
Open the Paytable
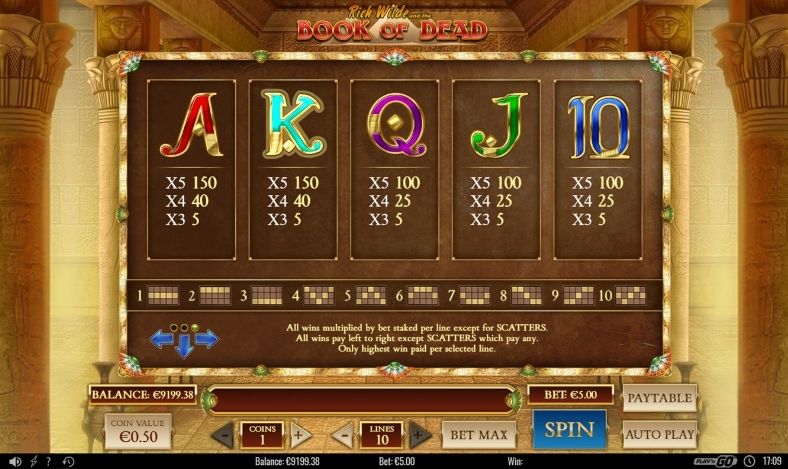tap(660, 398)
